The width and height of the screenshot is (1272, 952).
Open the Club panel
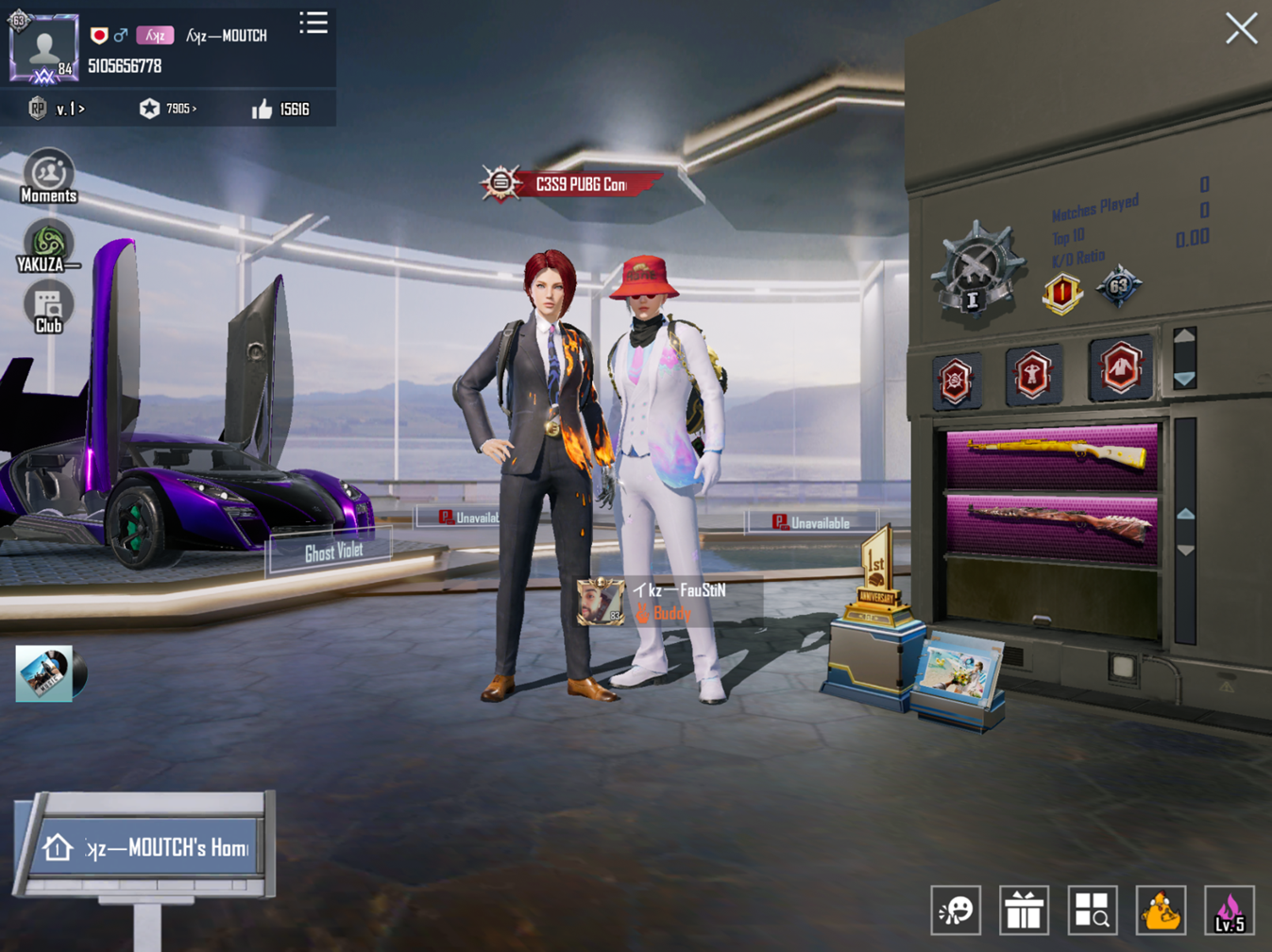[48, 309]
